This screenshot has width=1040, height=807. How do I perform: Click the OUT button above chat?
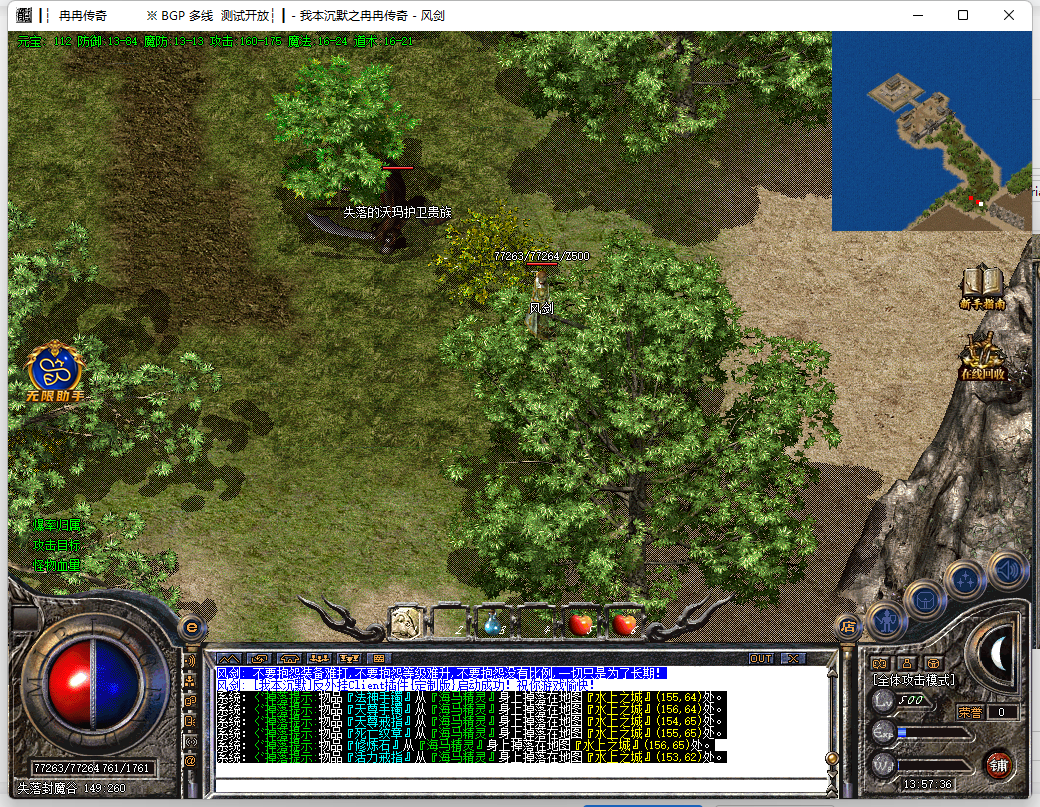pyautogui.click(x=761, y=659)
